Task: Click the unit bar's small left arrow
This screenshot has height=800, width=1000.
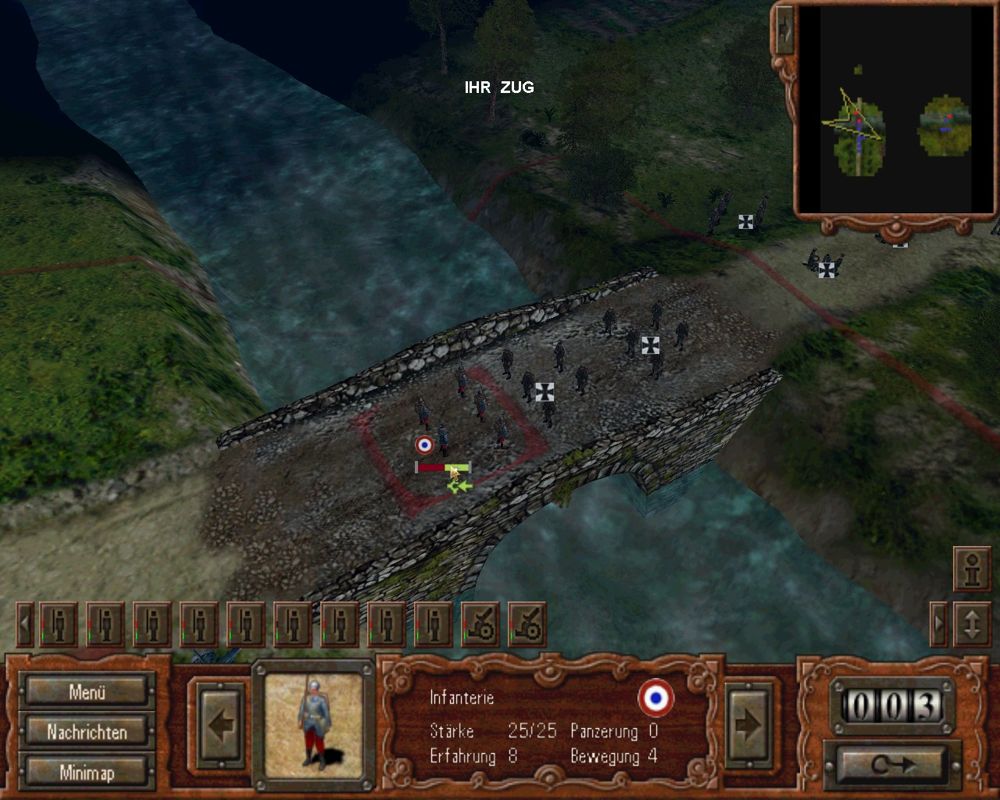Action: point(26,625)
